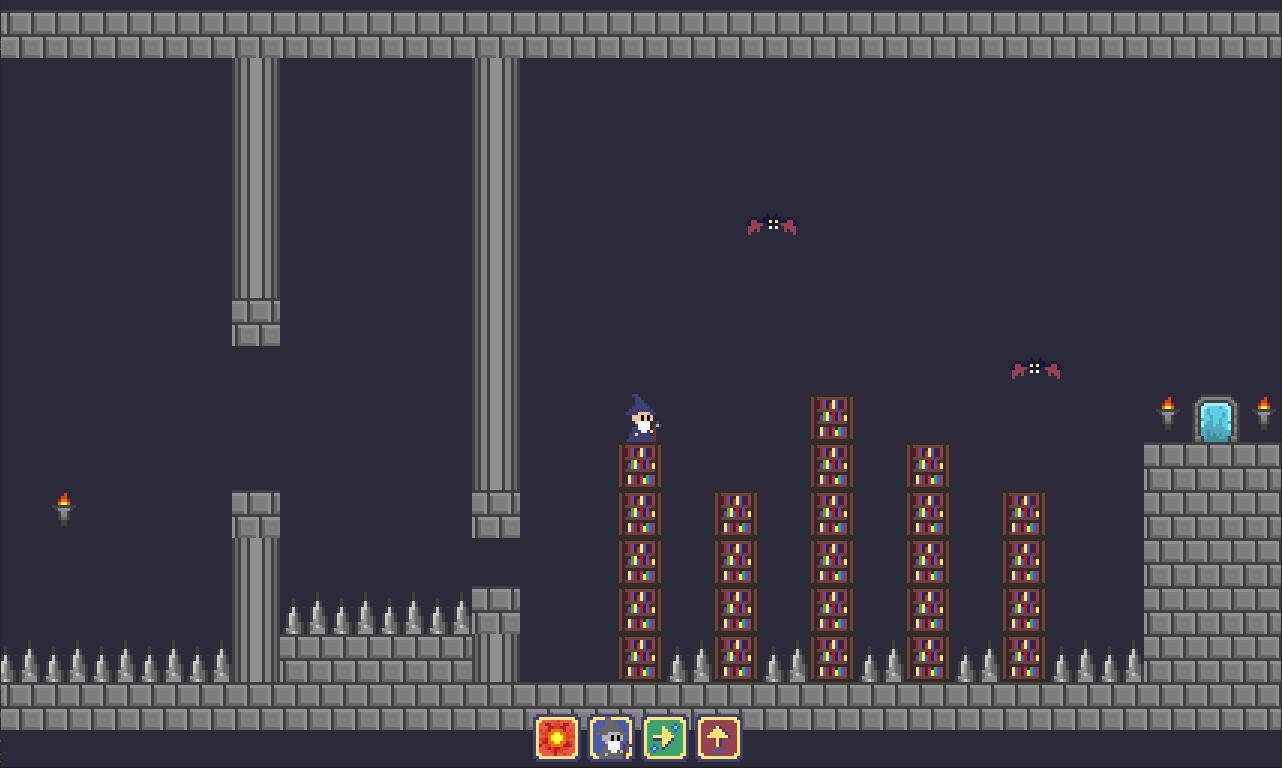Viewport: 1282px width, 768px height.
Task: Select the red upward arrow jump spell icon
Action: 718,738
